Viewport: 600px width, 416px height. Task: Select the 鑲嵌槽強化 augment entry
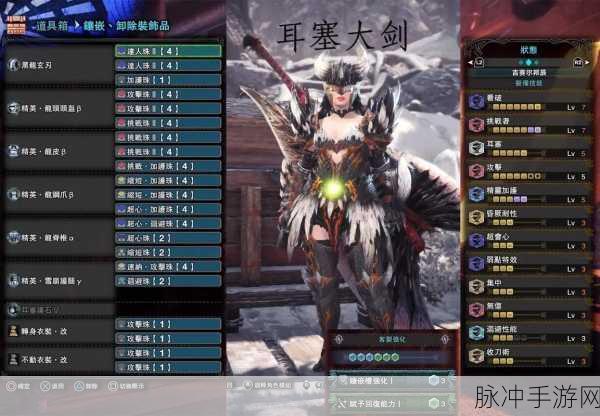386,380
